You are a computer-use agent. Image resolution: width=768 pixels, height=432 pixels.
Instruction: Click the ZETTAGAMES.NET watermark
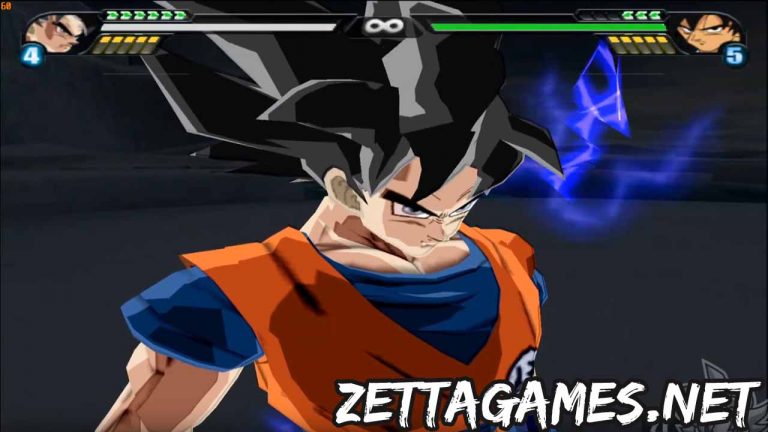click(x=546, y=401)
